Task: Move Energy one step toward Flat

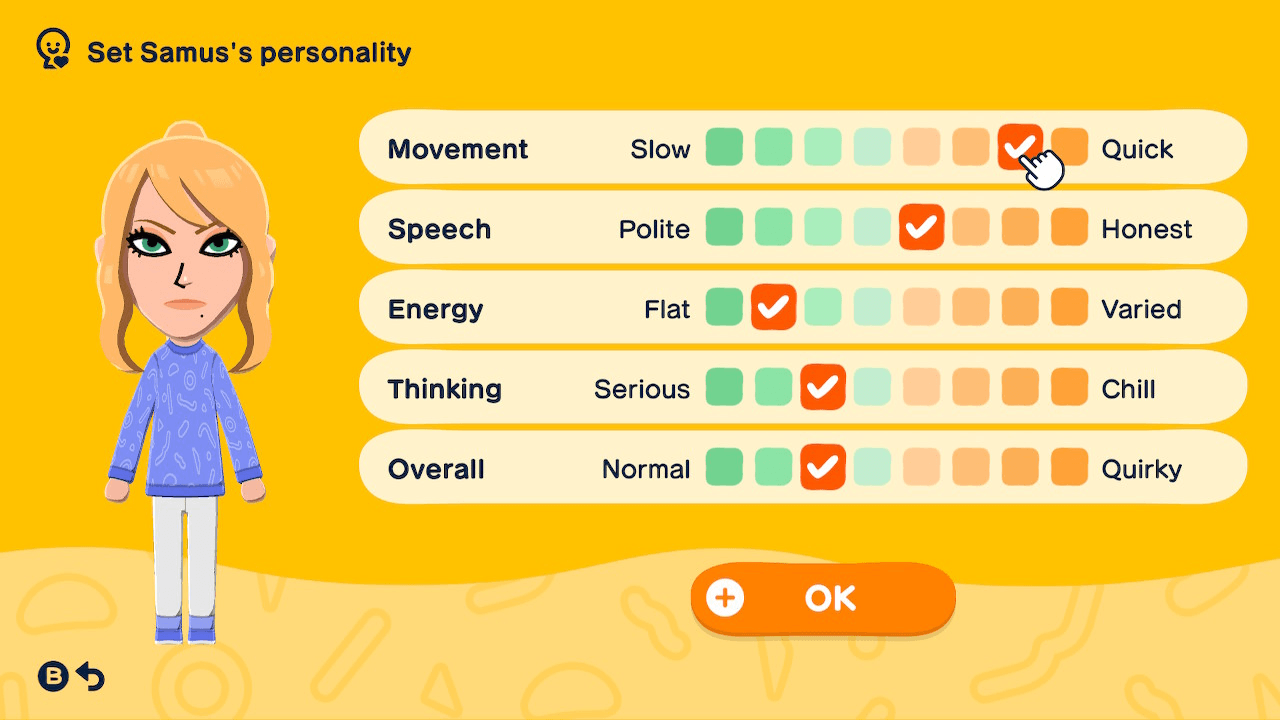Action: pyautogui.click(x=724, y=307)
